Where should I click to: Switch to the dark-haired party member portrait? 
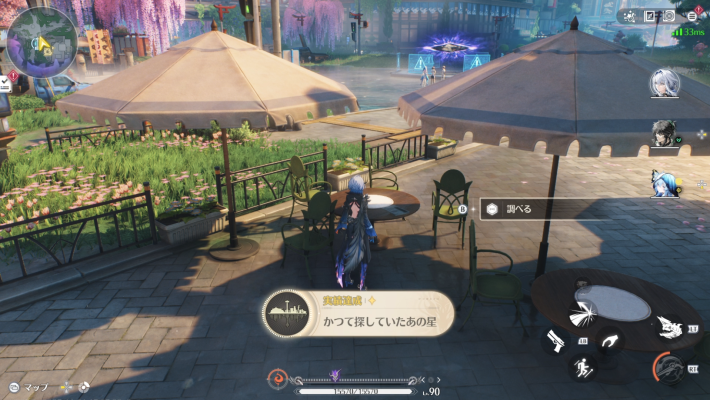click(664, 133)
